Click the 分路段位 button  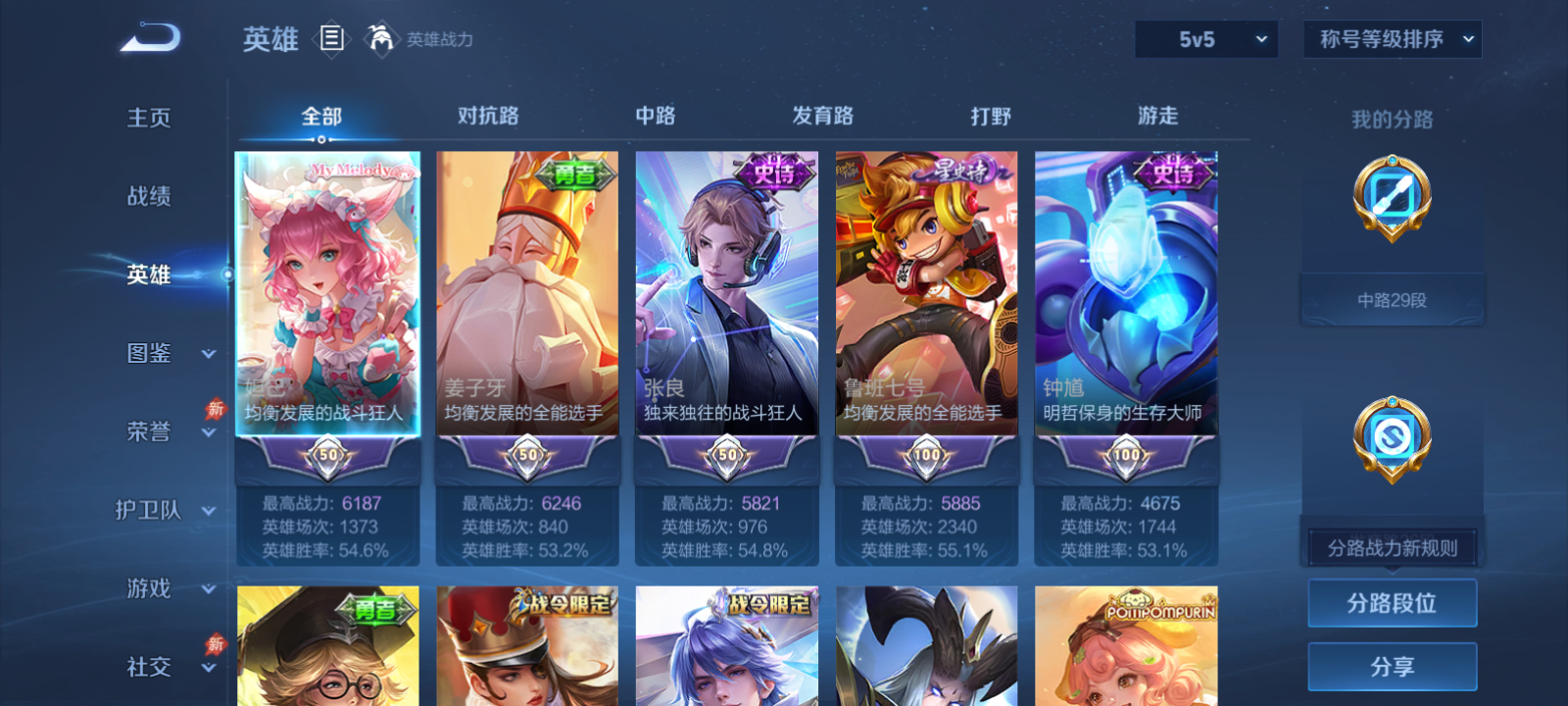(1392, 603)
